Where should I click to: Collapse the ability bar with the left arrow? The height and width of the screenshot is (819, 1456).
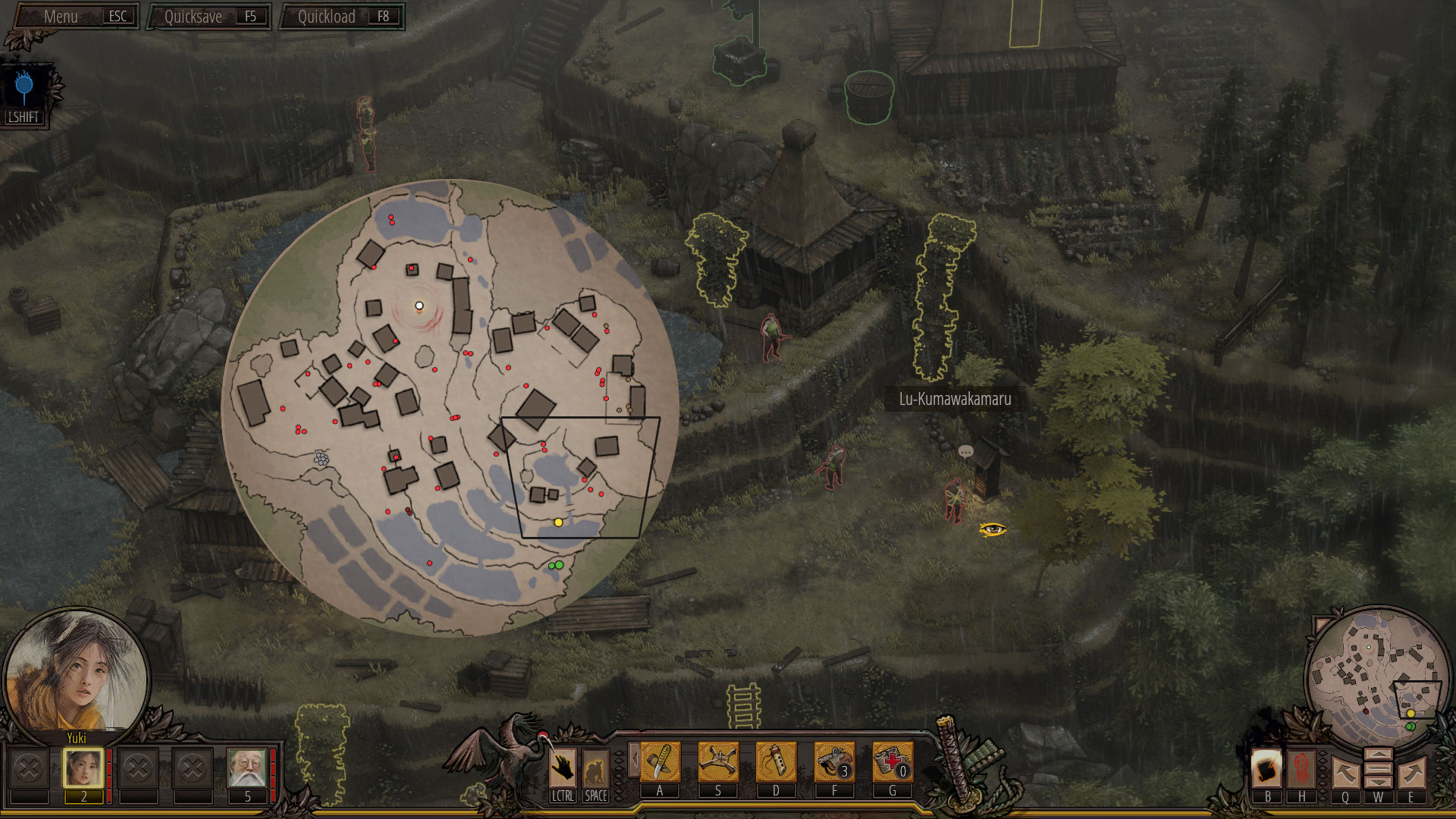pos(633,759)
